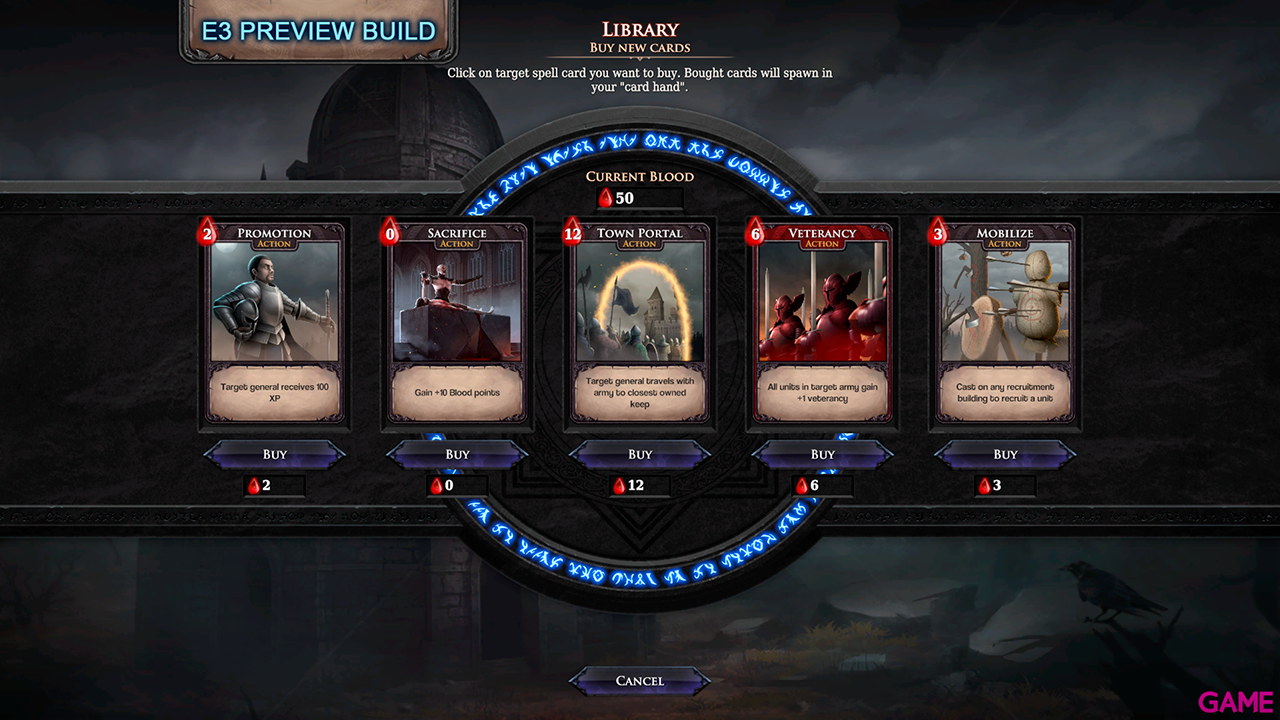Click the E3 Preview Build banner
Screen dimensions: 1280x720
tap(317, 30)
